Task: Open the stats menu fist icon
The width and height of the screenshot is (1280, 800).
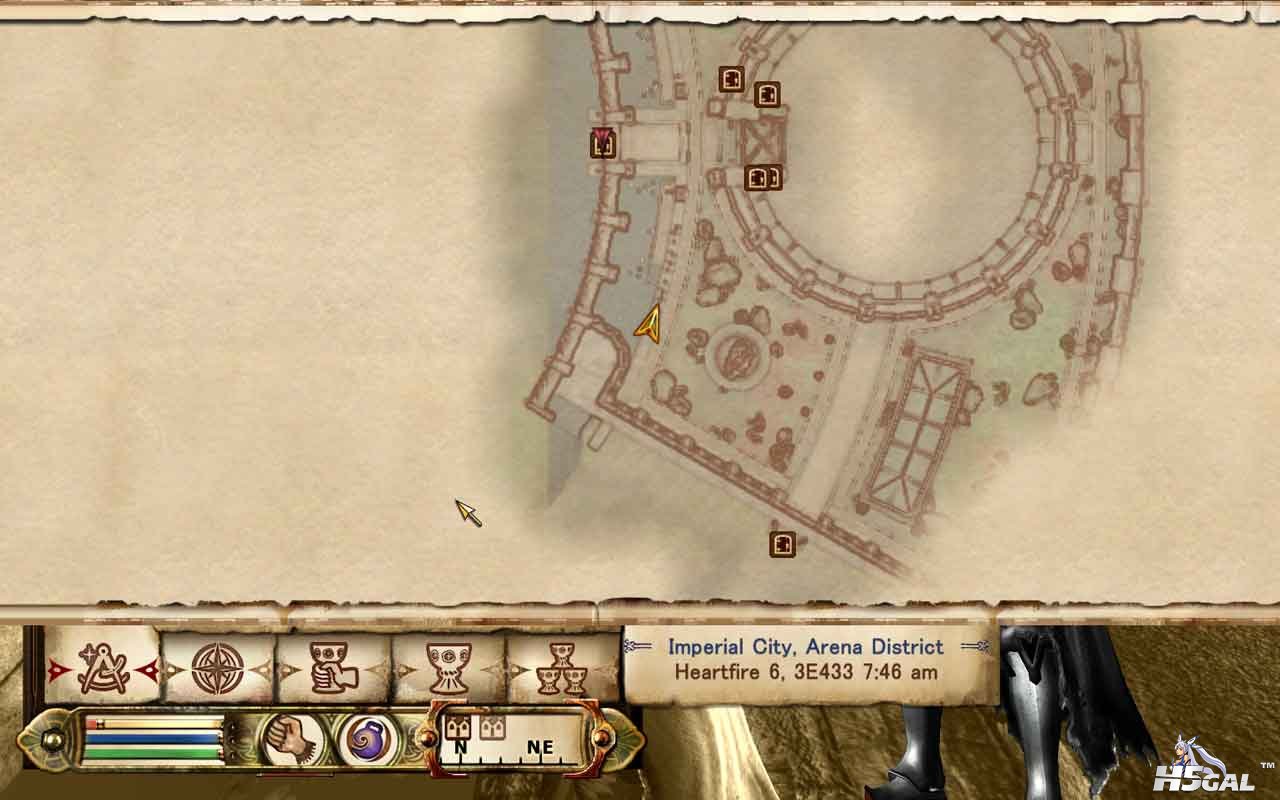Action: [294, 741]
